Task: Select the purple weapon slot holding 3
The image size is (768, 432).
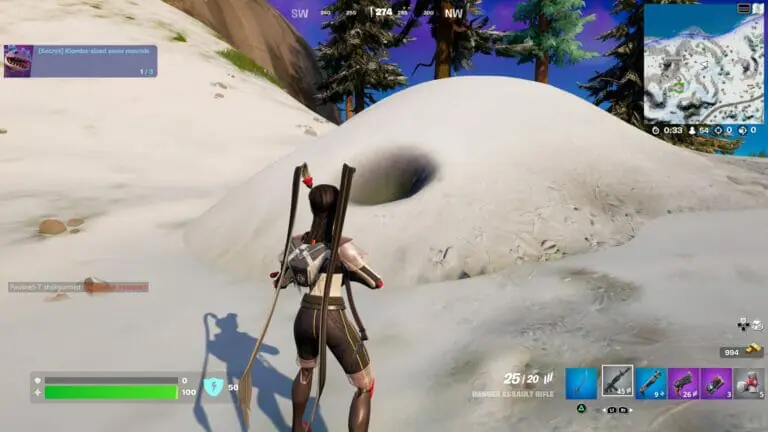Action: (716, 383)
